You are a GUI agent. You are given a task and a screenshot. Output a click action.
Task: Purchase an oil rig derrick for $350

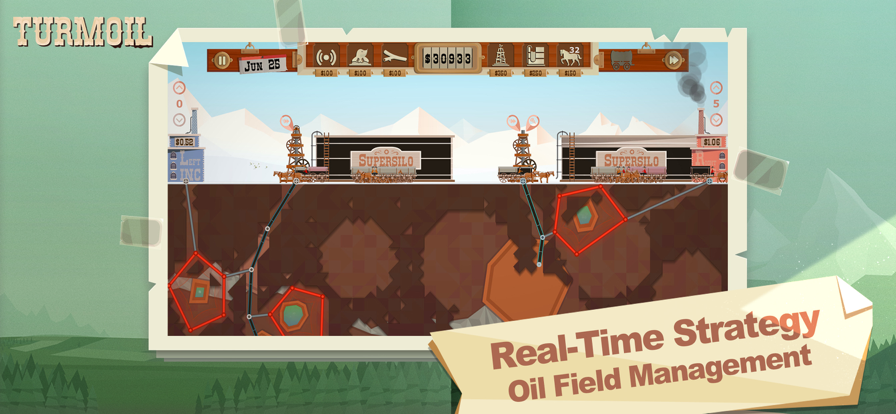pyautogui.click(x=500, y=57)
